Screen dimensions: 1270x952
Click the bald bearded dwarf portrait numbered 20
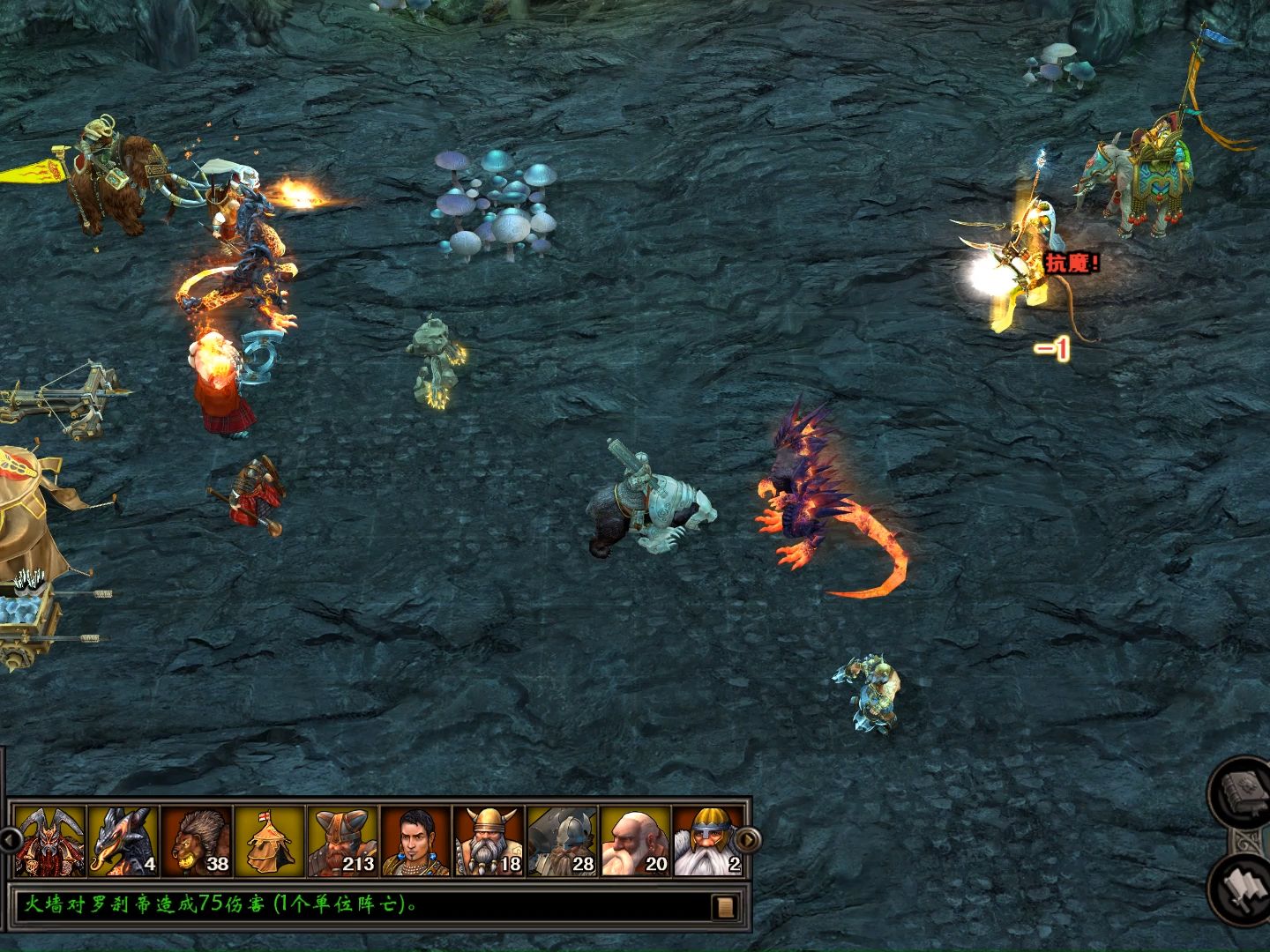click(635, 840)
